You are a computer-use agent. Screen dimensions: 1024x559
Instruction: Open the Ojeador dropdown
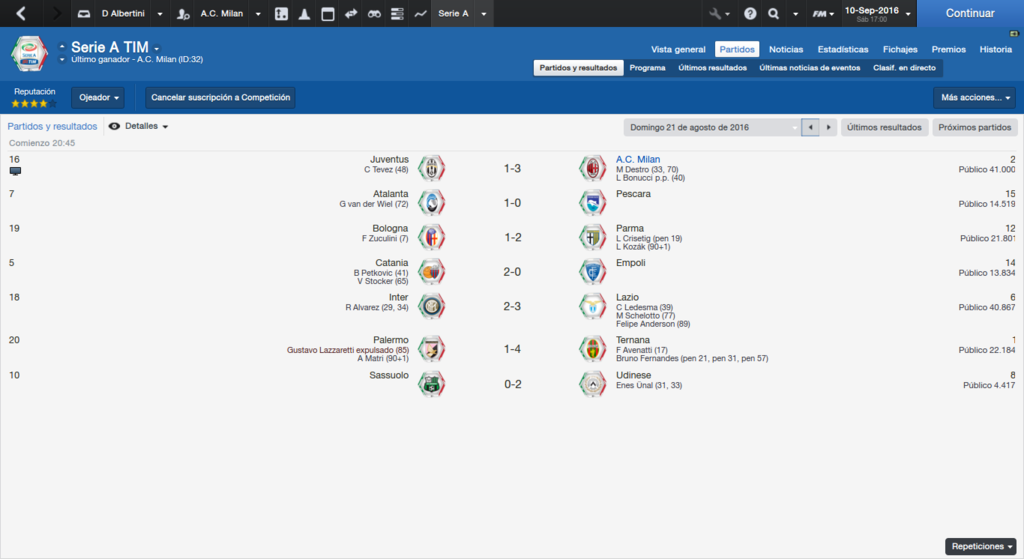pyautogui.click(x=98, y=98)
